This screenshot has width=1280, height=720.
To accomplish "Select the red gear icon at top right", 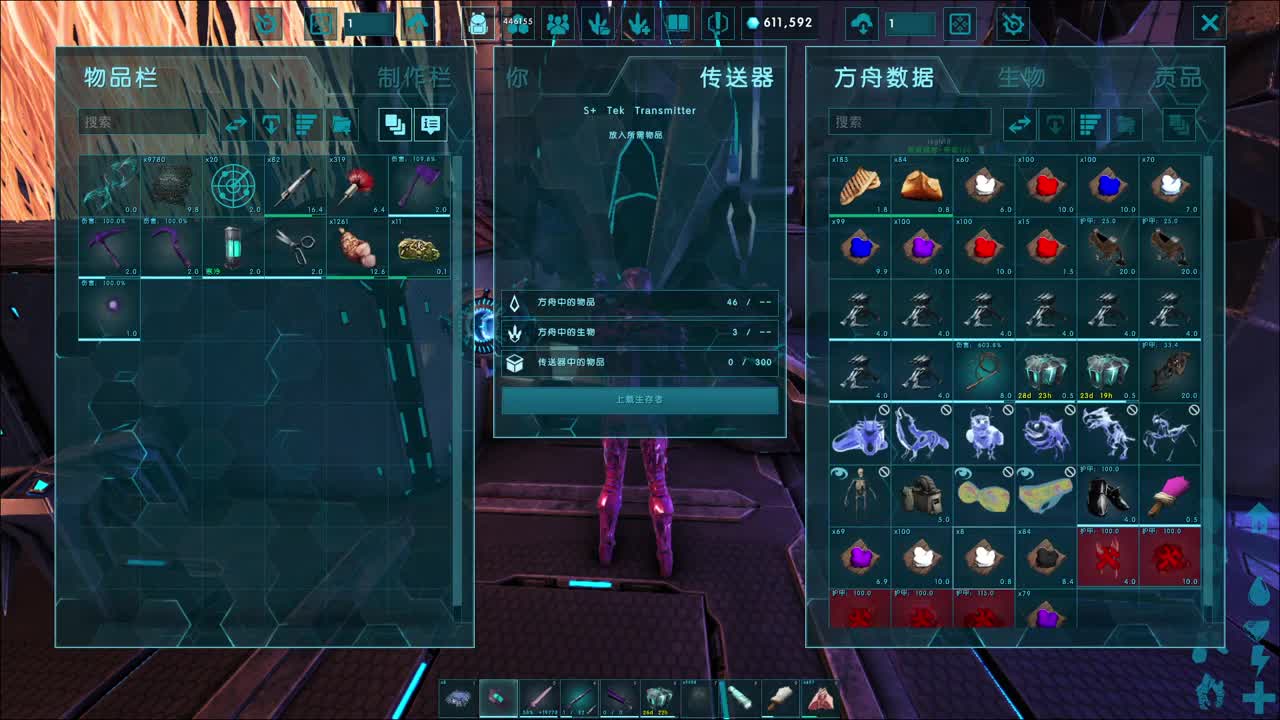I will click(1013, 23).
